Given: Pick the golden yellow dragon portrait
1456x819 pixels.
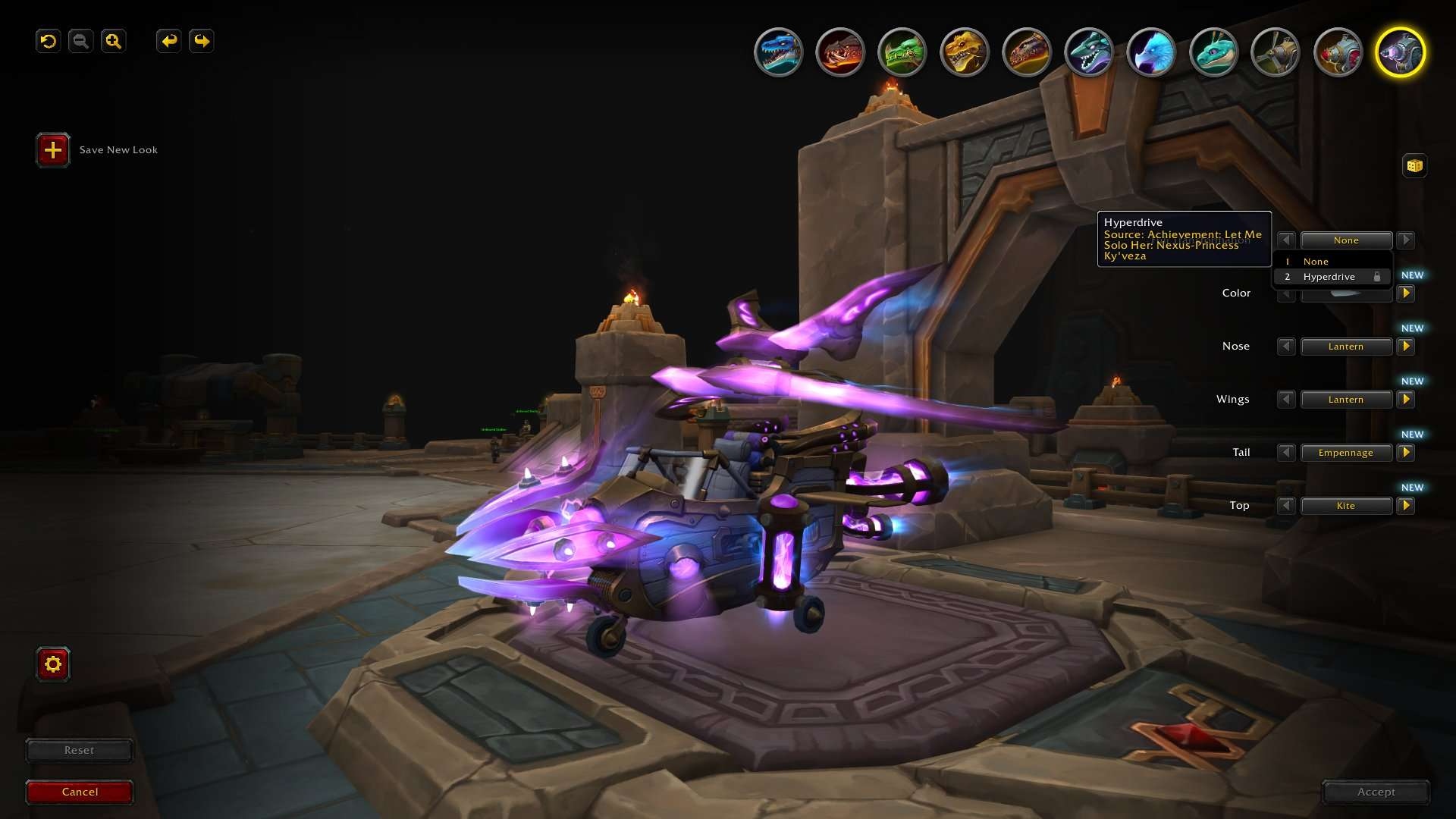Looking at the screenshot, I should coord(965,52).
